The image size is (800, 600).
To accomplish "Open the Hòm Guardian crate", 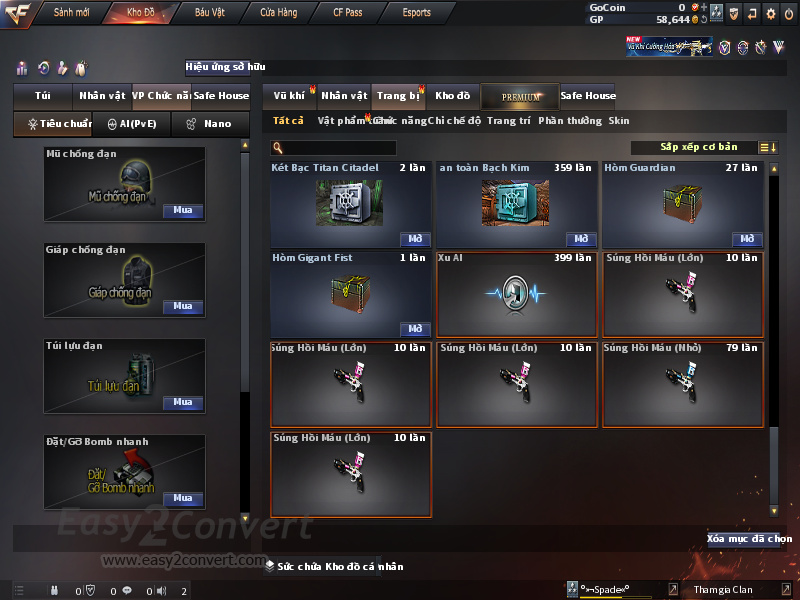I will click(x=747, y=240).
